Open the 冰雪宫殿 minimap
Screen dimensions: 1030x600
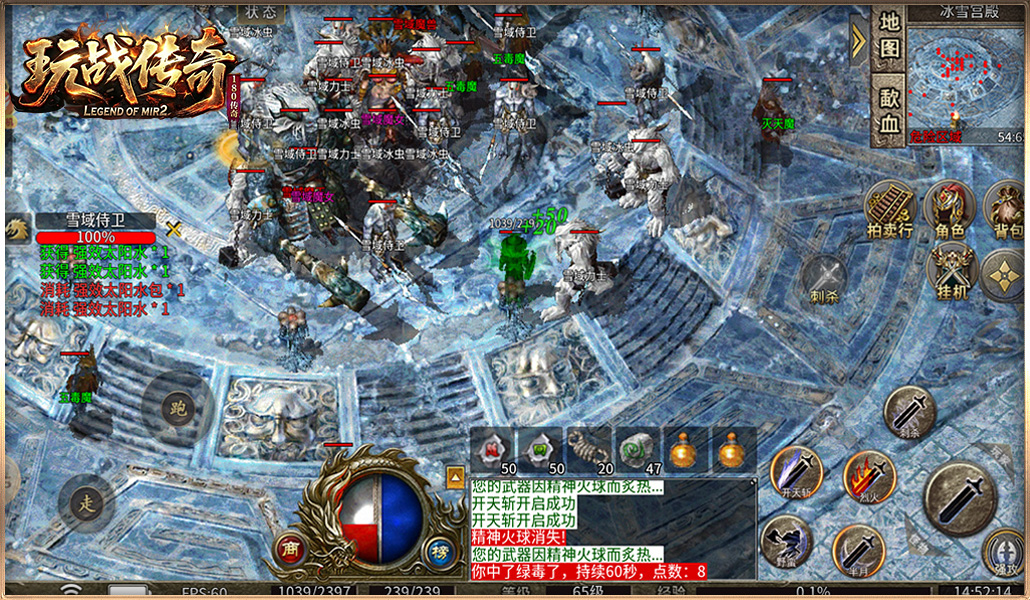coord(962,74)
